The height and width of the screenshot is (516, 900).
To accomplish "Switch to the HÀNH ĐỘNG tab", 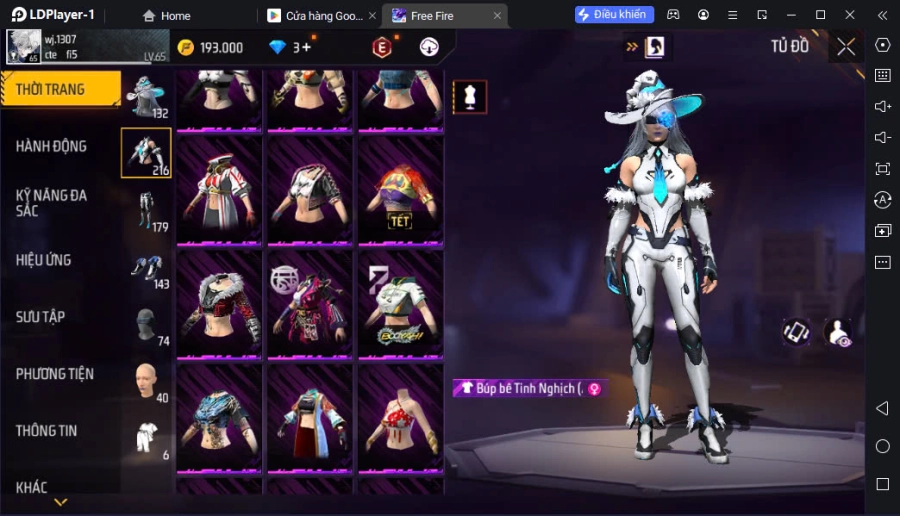I will pyautogui.click(x=52, y=146).
